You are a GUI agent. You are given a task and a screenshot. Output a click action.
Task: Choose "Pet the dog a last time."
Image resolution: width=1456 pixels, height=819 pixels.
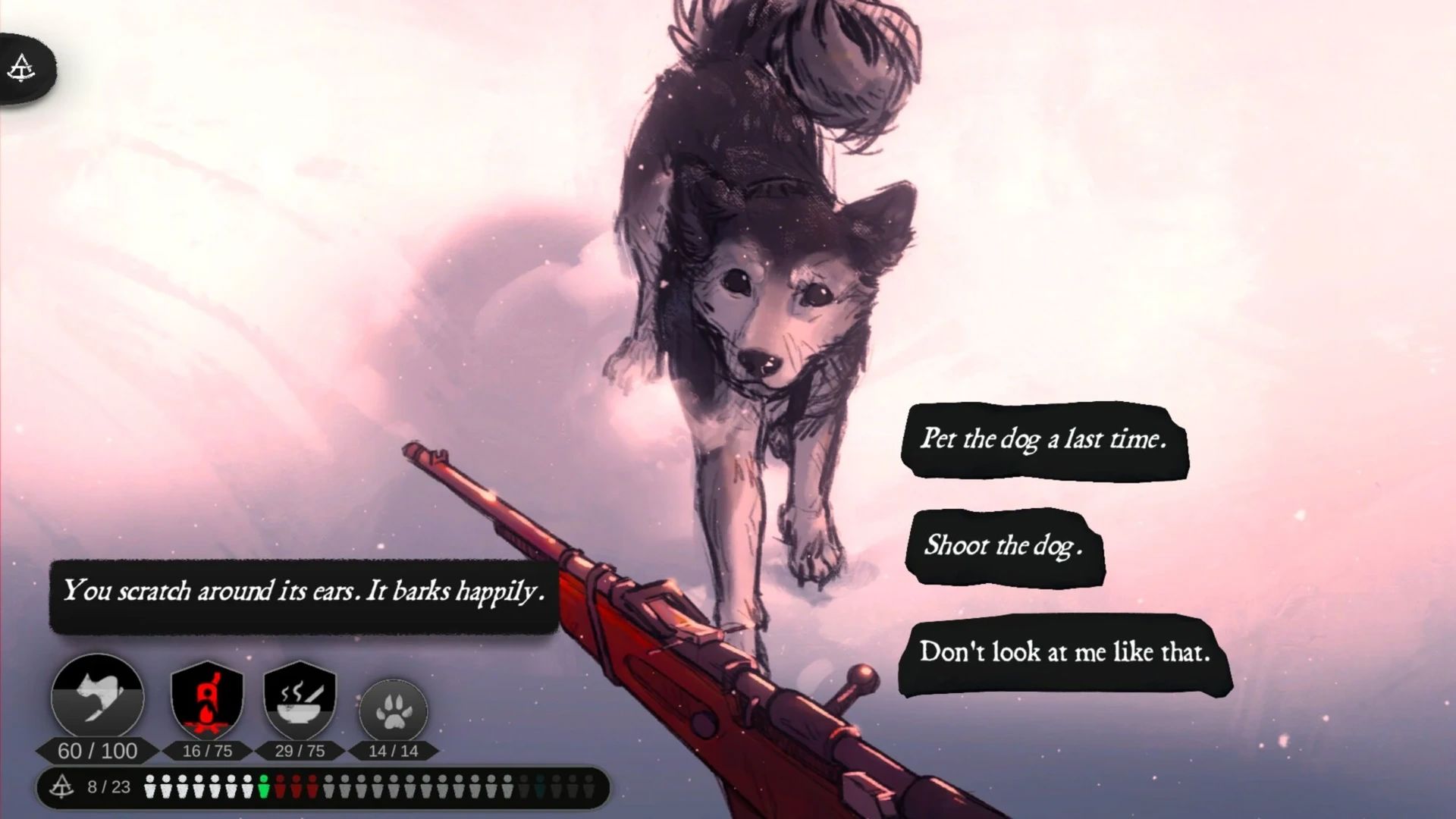(1043, 439)
